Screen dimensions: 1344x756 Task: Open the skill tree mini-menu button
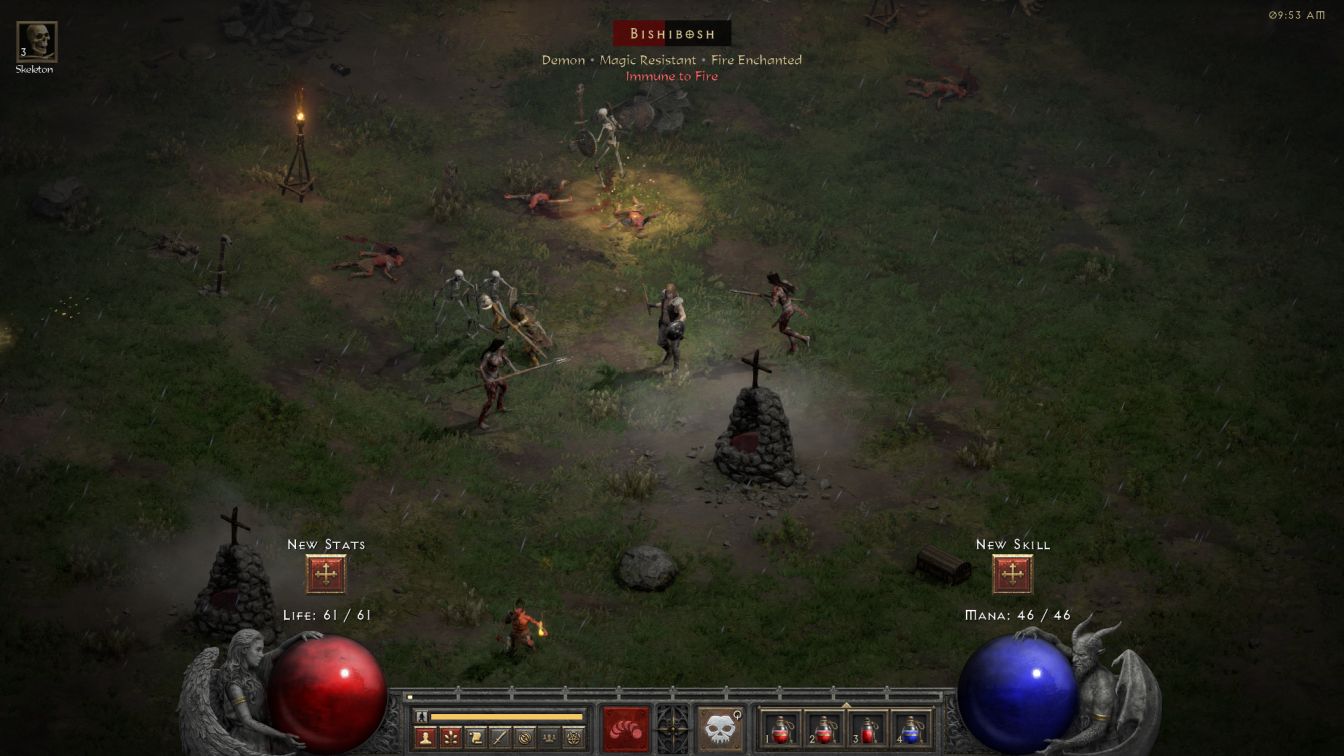pos(451,738)
